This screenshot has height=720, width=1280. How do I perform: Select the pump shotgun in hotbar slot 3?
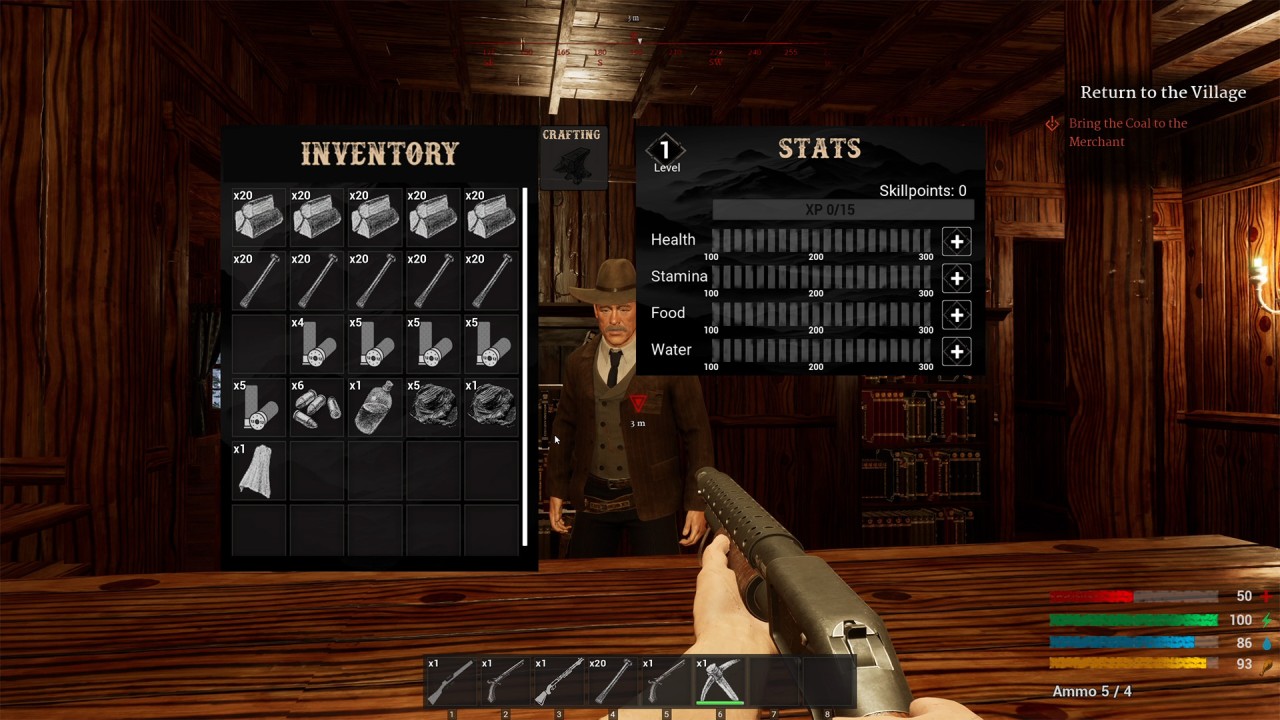pos(559,682)
